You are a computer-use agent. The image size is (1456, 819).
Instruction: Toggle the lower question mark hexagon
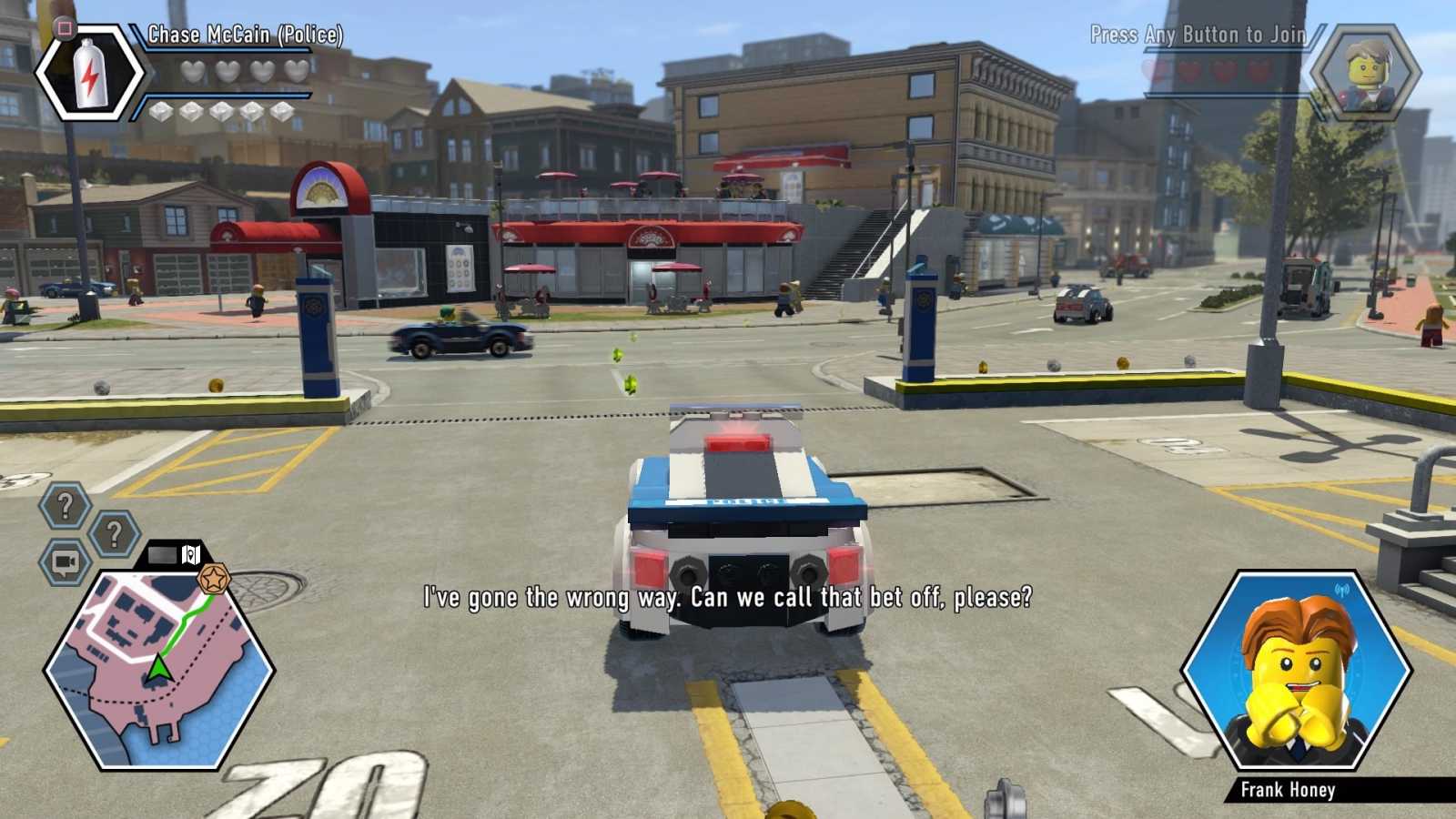113,533
